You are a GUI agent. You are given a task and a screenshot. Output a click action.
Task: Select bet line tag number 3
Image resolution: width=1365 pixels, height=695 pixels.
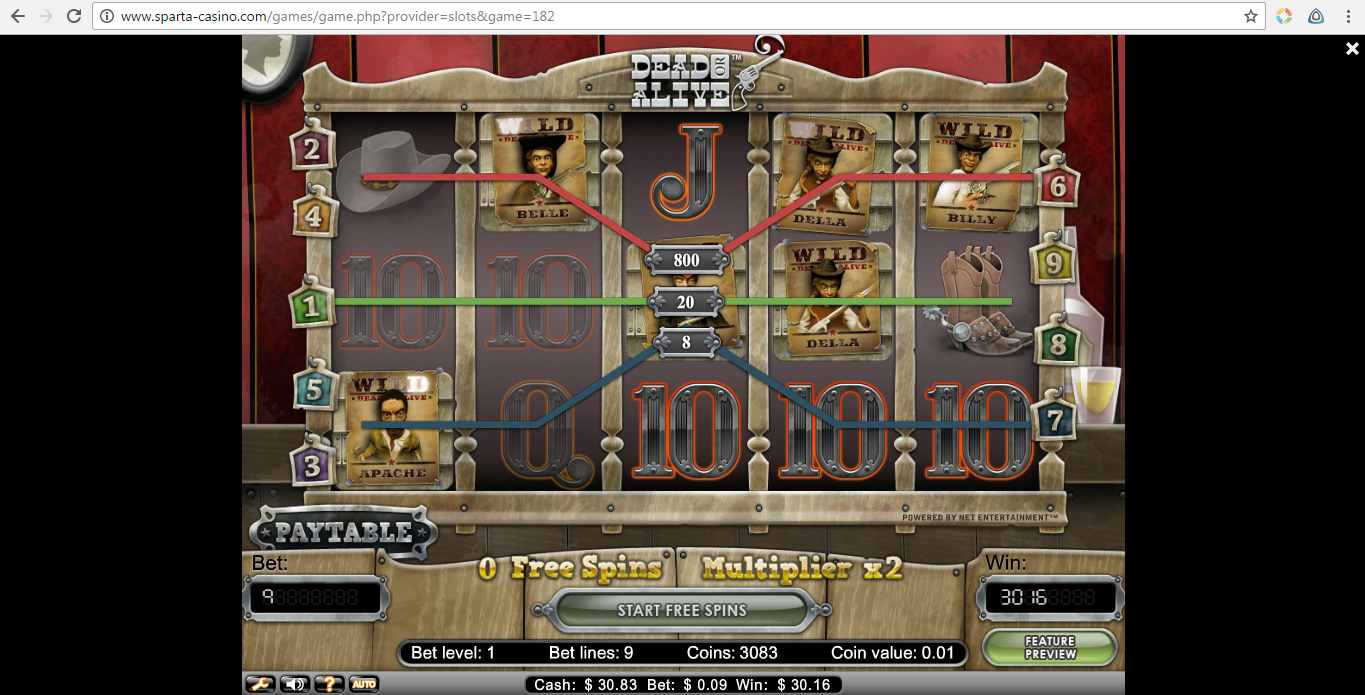click(x=312, y=465)
